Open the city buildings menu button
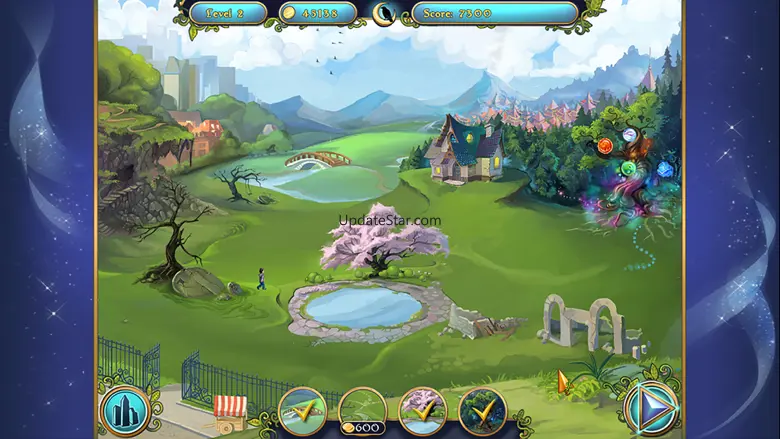The height and width of the screenshot is (439, 780). (124, 410)
